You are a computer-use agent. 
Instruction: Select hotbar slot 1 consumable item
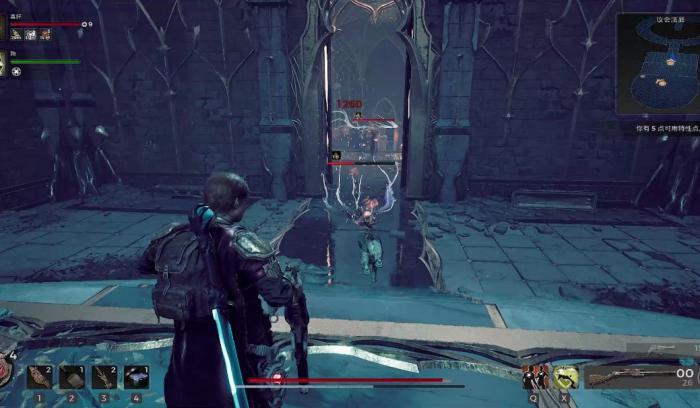(39, 376)
